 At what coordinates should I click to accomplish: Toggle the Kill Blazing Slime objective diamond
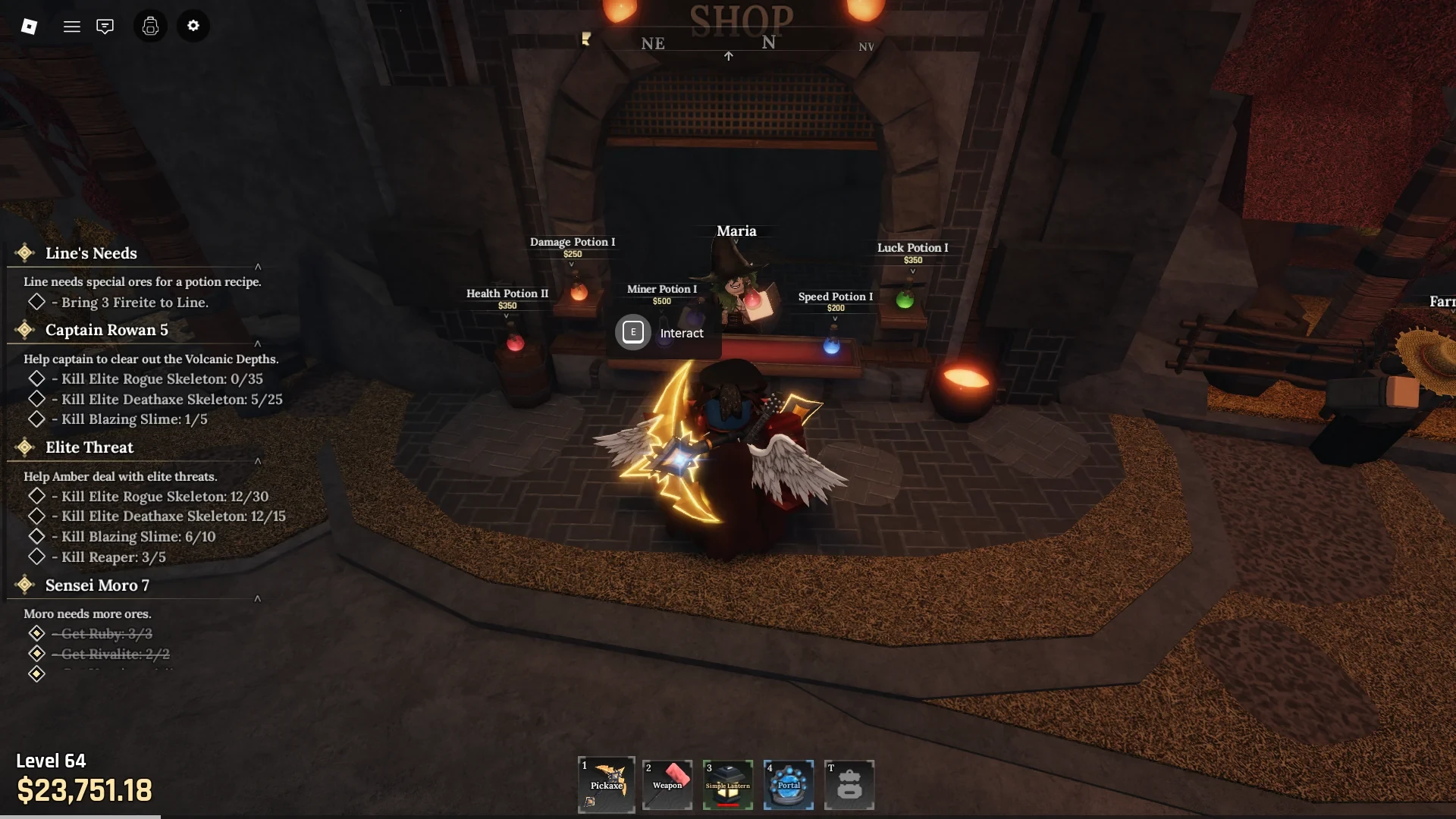coord(37,419)
